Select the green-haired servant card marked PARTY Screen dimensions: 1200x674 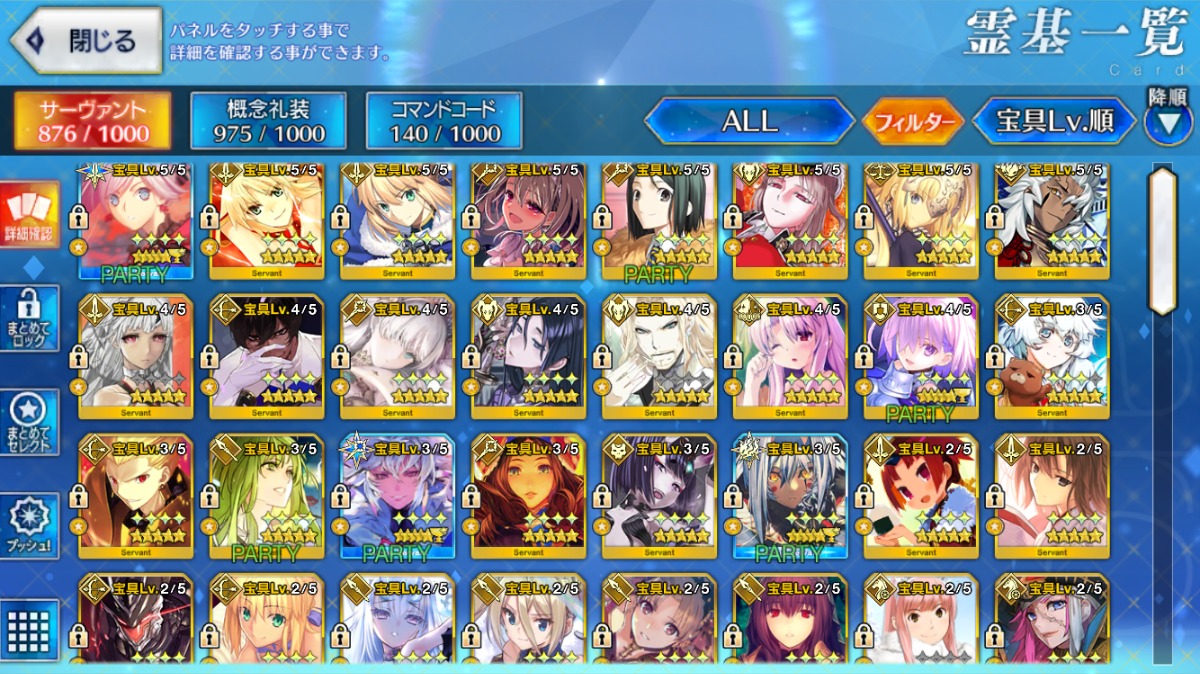coord(266,497)
